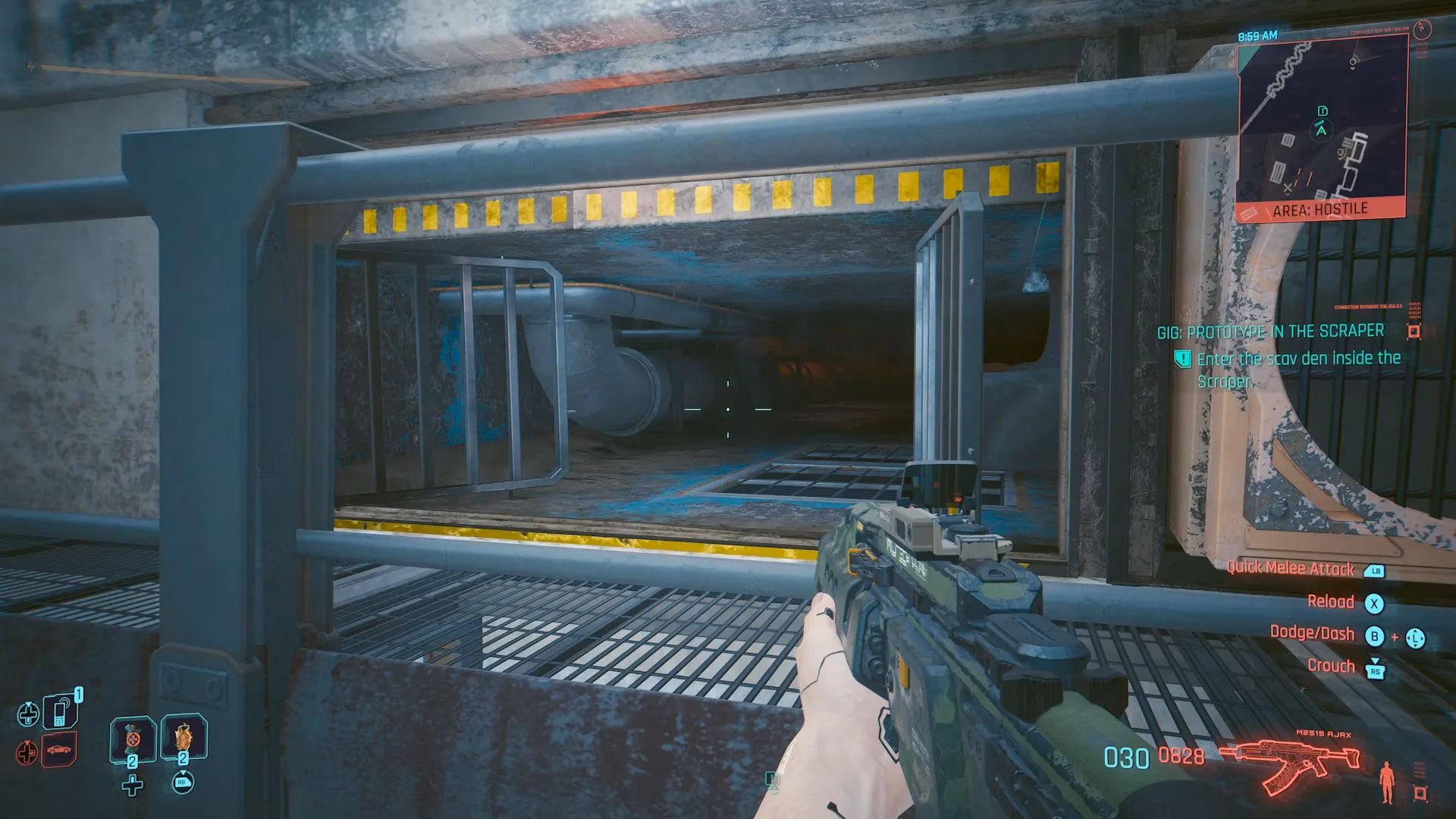Click the ammo counter showing 030
This screenshot has height=819, width=1456.
(x=1125, y=758)
